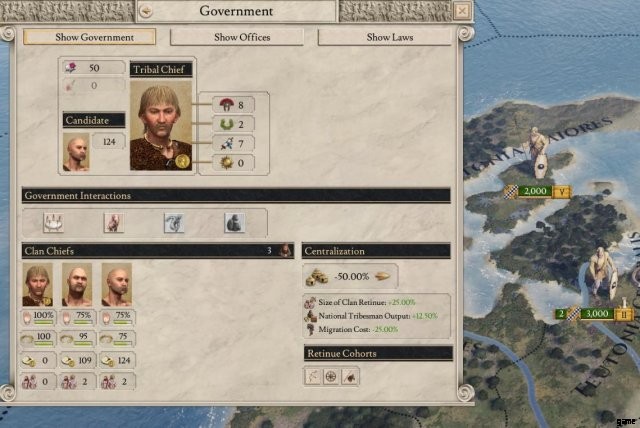The image size is (640, 428).
Task: Select the Candidate portrait
Action: click(x=76, y=152)
